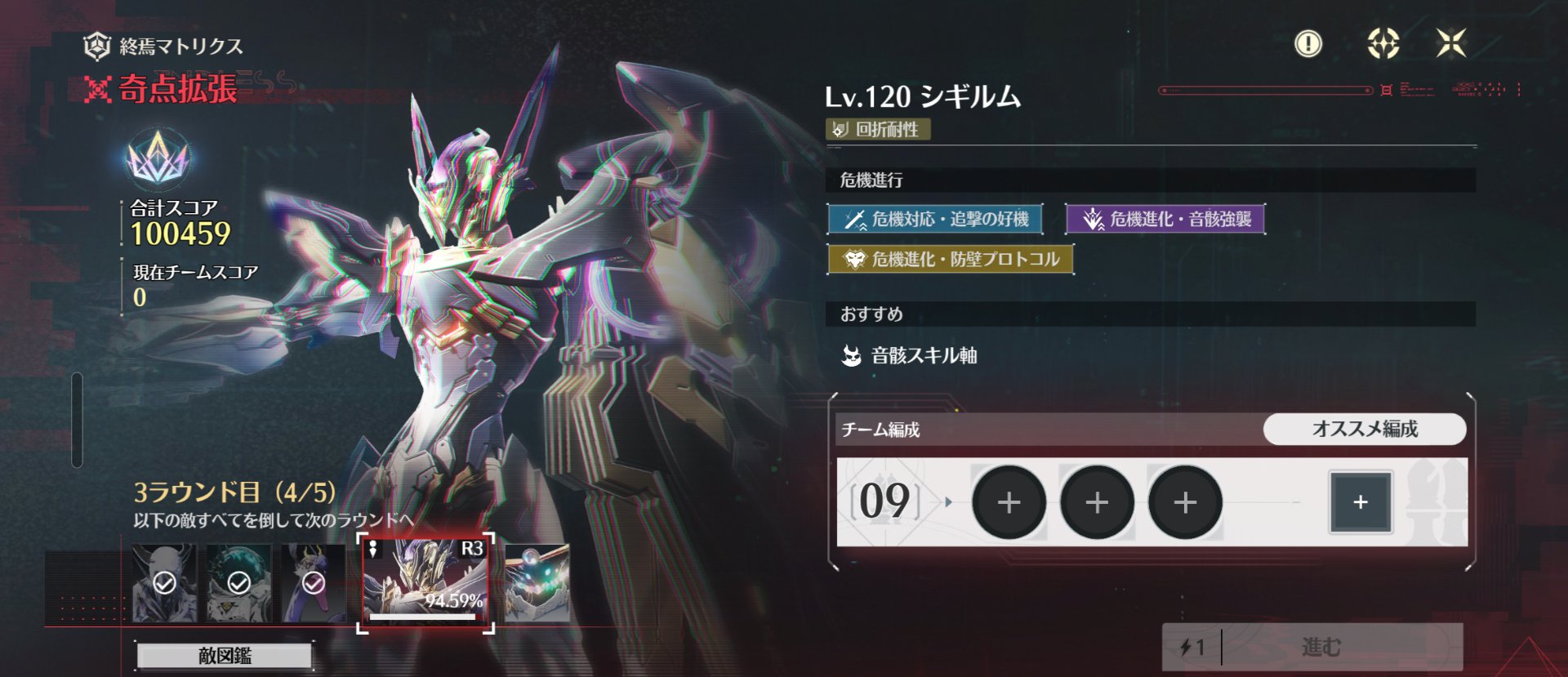The height and width of the screenshot is (677, 1568).
Task: Show details for 危機進化・音骸強襲
Action: [1165, 219]
